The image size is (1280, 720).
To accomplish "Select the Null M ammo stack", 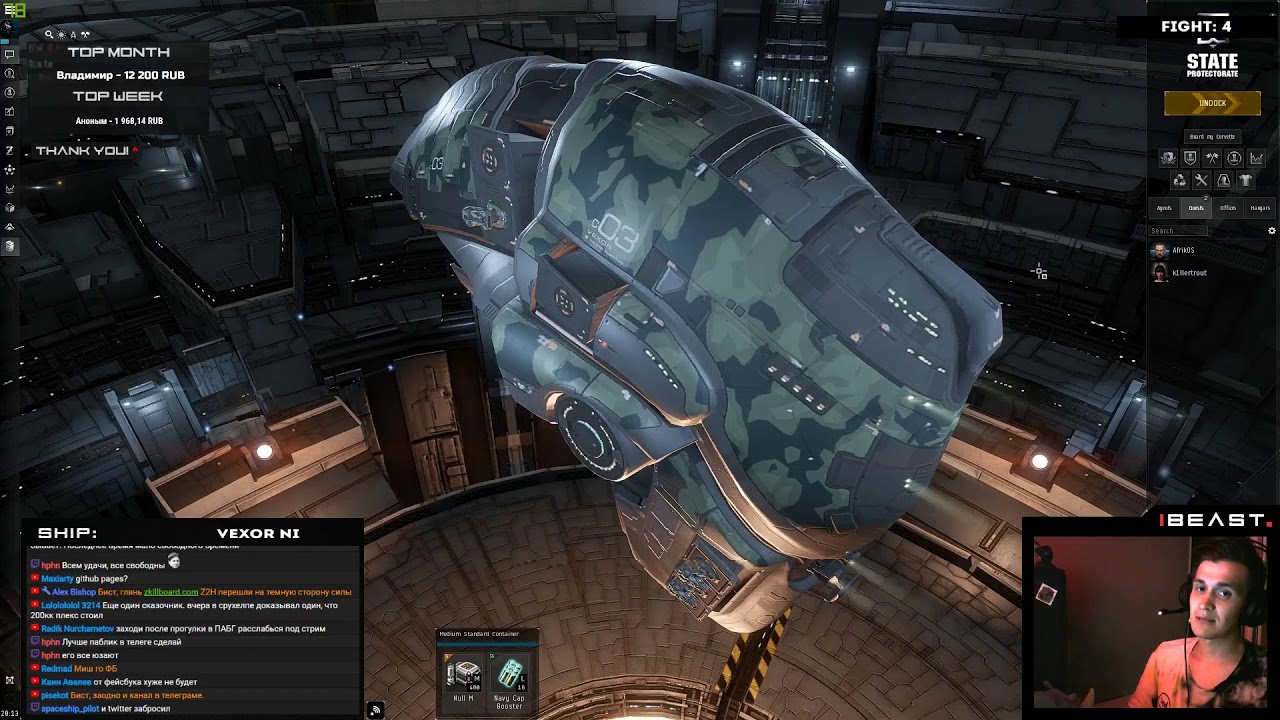I will pos(463,676).
